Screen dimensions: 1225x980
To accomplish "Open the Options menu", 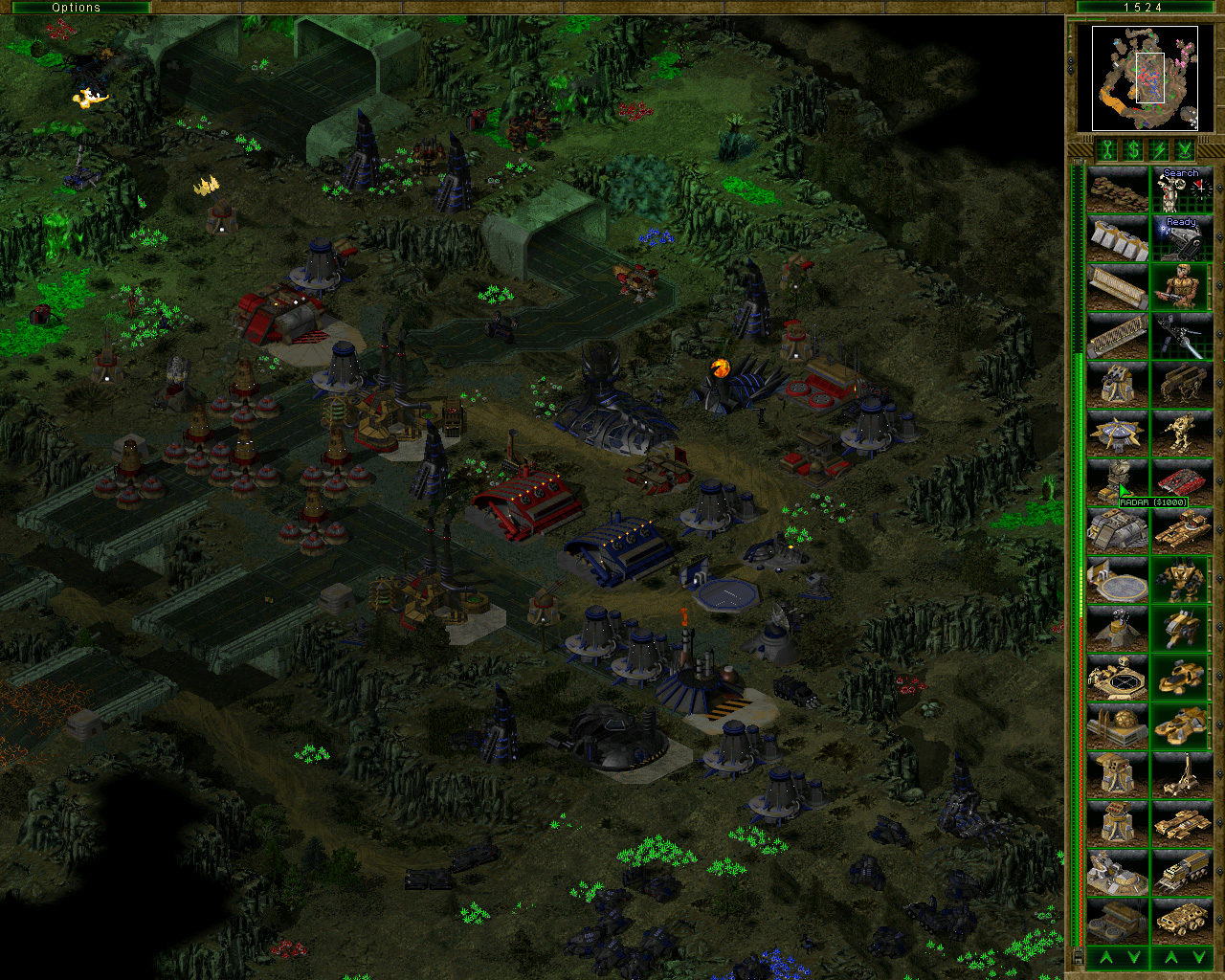I will click(76, 8).
